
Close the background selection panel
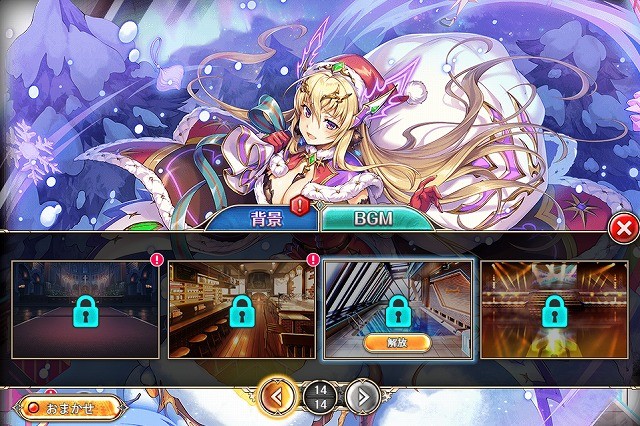click(624, 229)
